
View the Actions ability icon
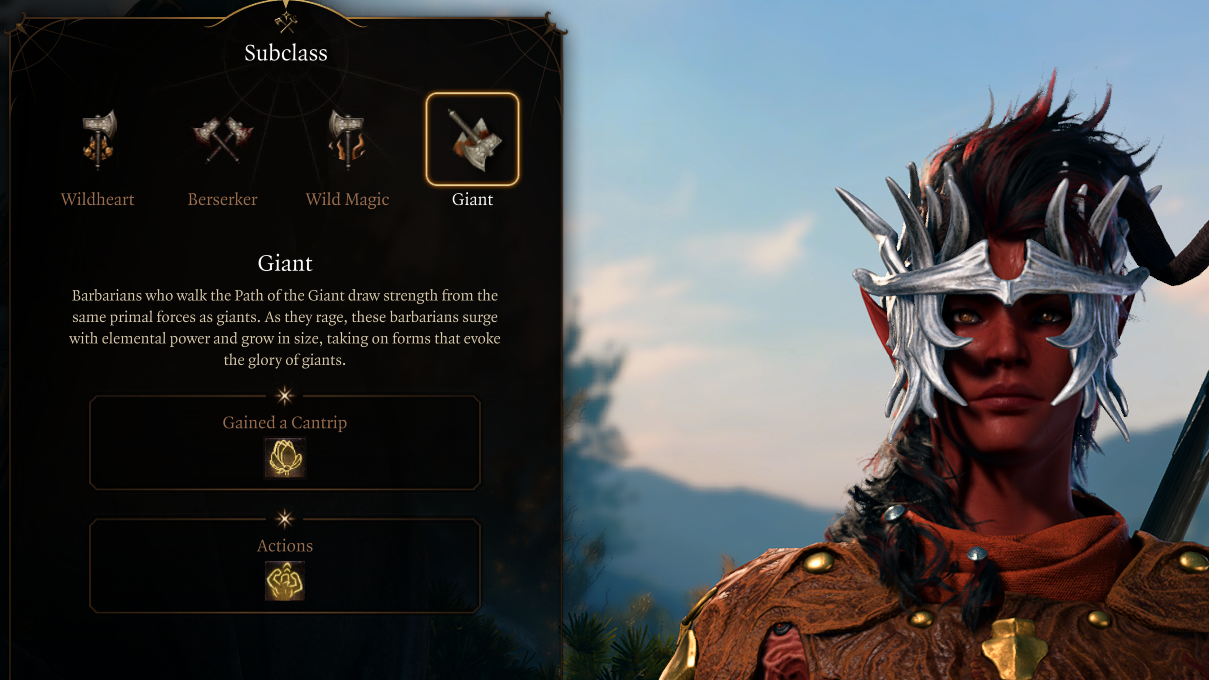pos(285,581)
